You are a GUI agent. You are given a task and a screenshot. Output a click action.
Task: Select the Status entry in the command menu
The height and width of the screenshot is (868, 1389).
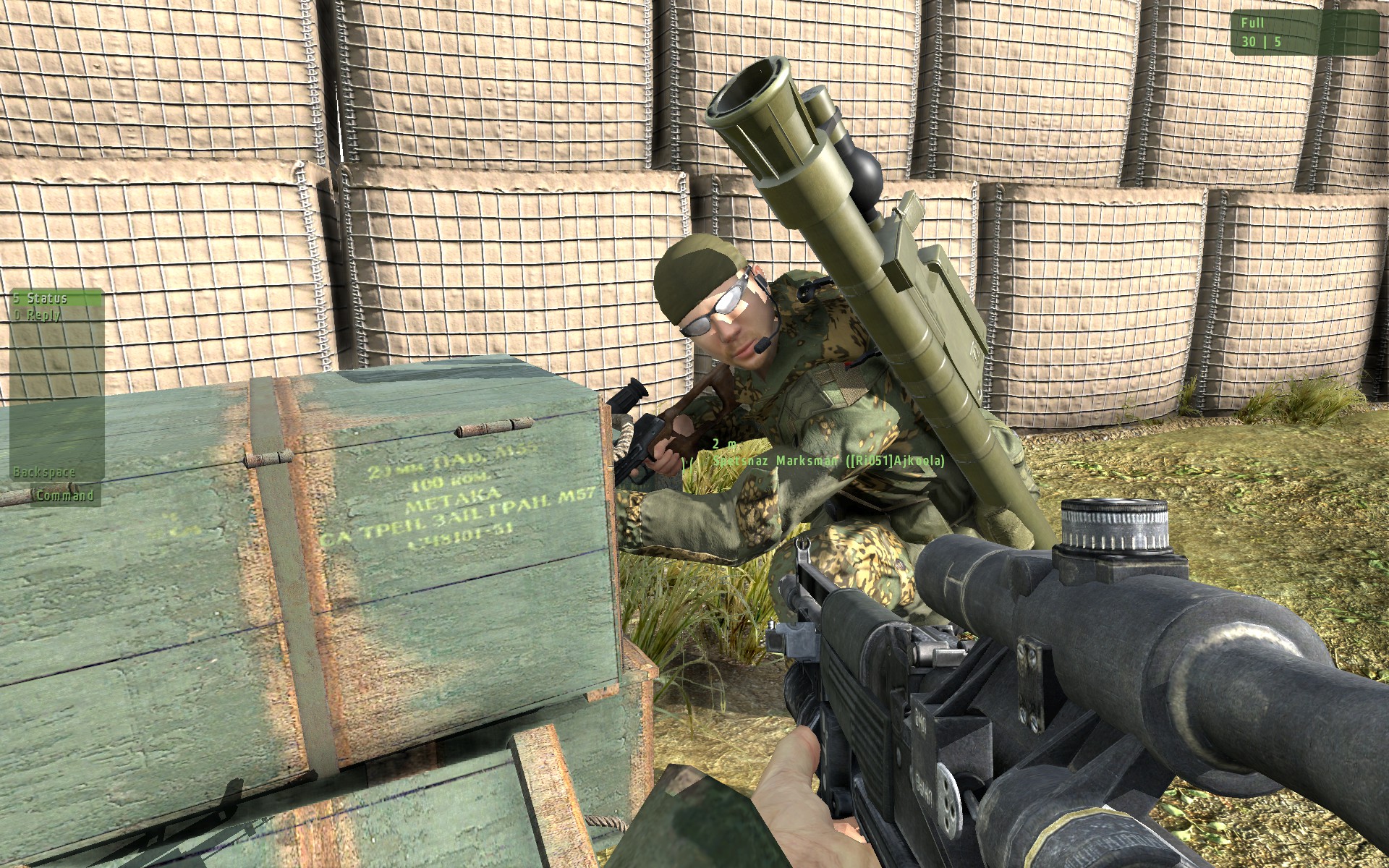click(x=48, y=298)
